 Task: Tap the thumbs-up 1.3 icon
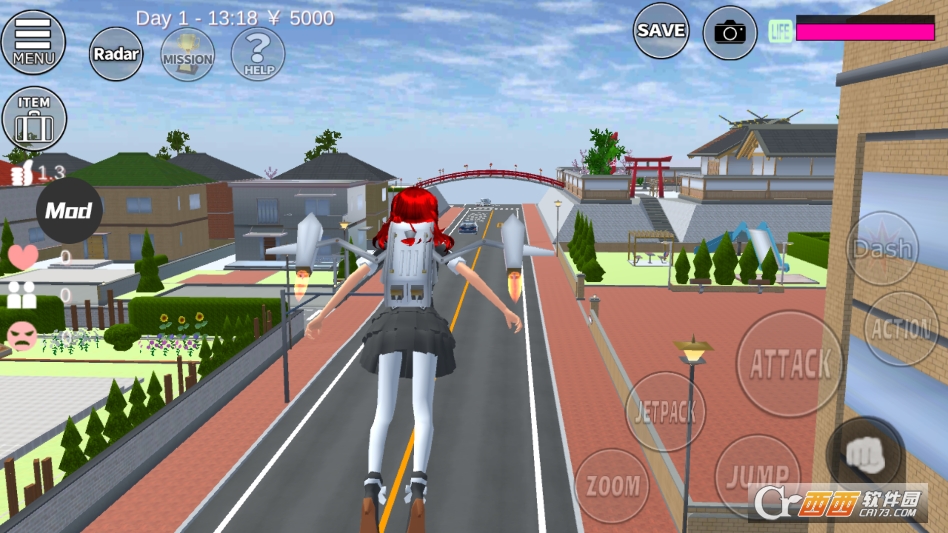(22, 174)
